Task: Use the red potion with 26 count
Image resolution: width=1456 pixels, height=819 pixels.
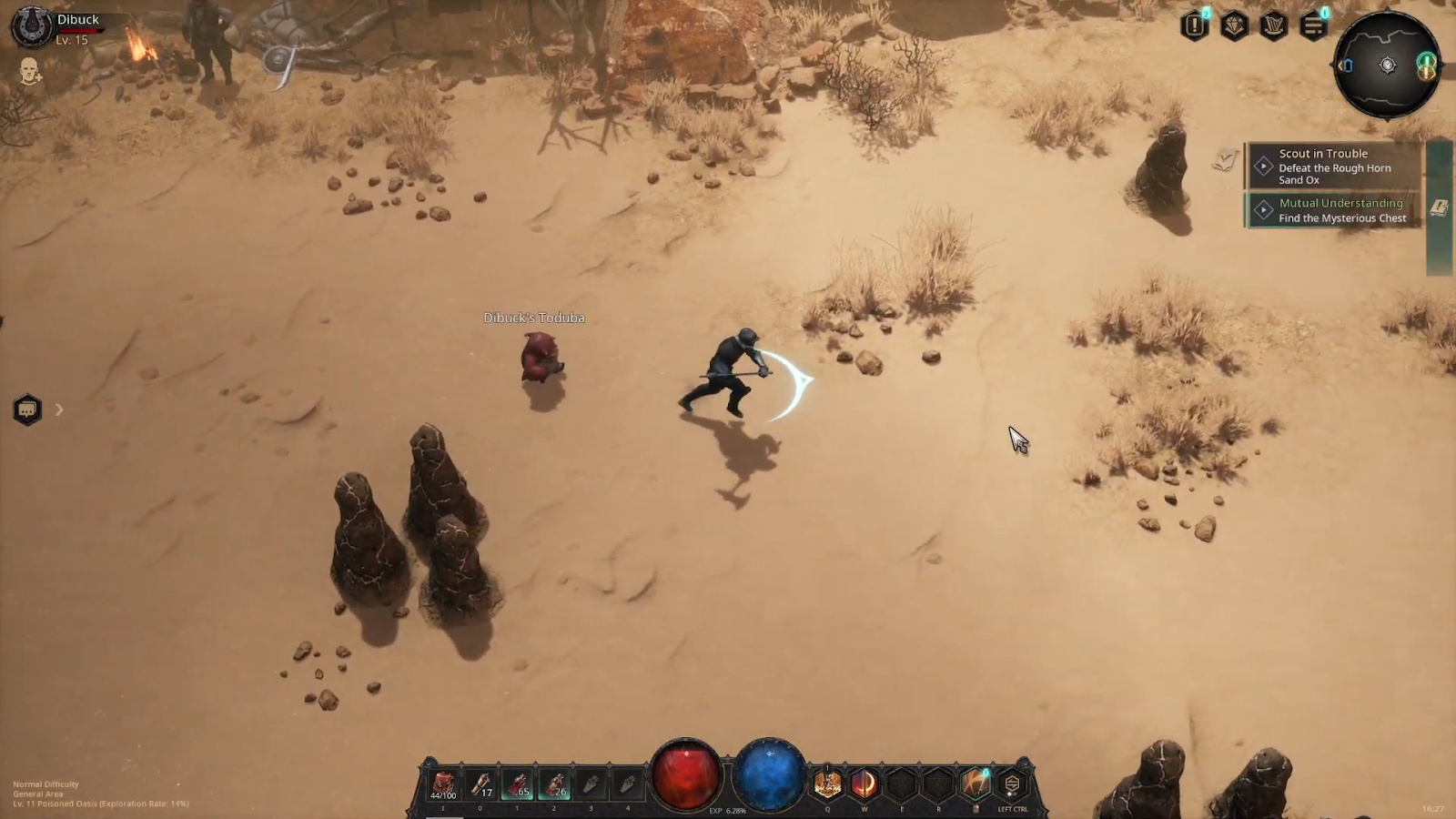Action: [554, 784]
